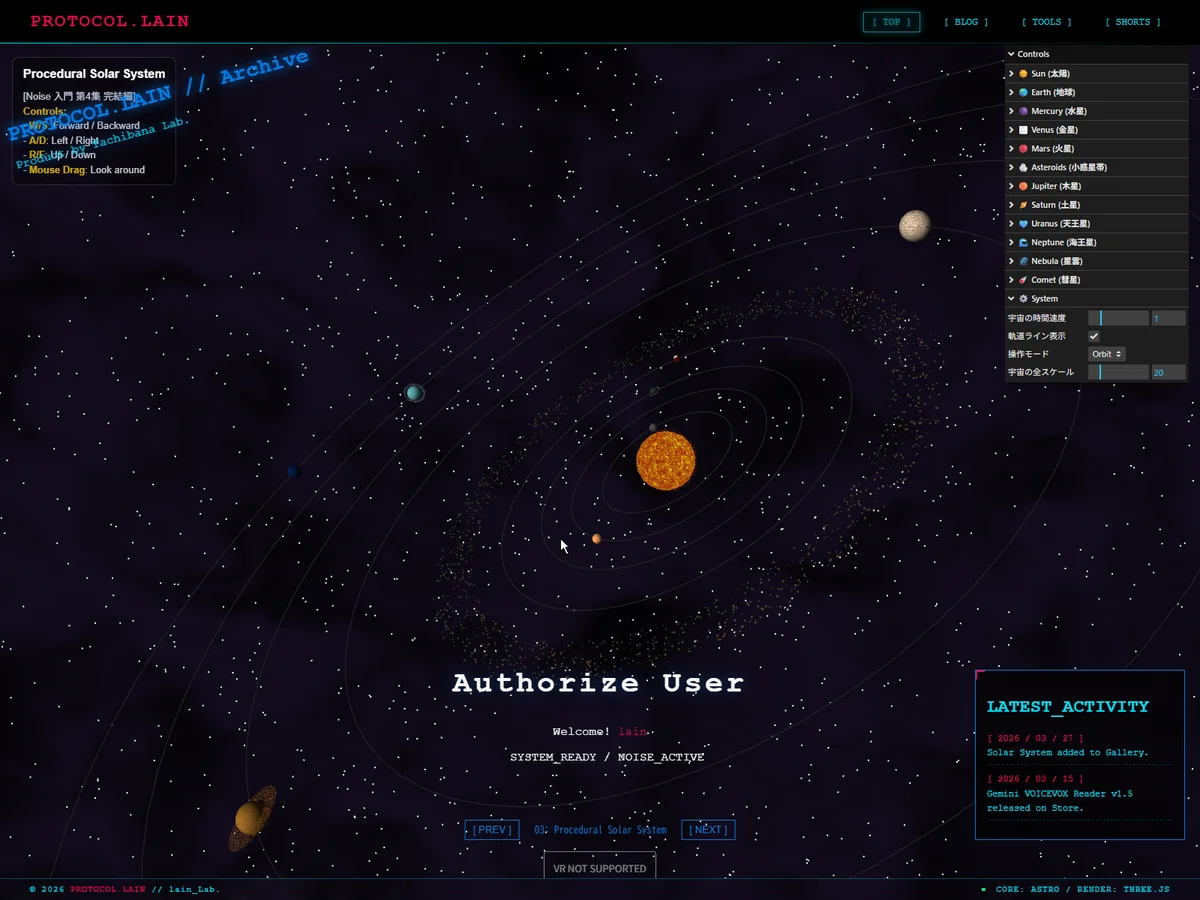The height and width of the screenshot is (900, 1200).
Task: Open the Comet (彗星) folder
Action: tap(1056, 280)
